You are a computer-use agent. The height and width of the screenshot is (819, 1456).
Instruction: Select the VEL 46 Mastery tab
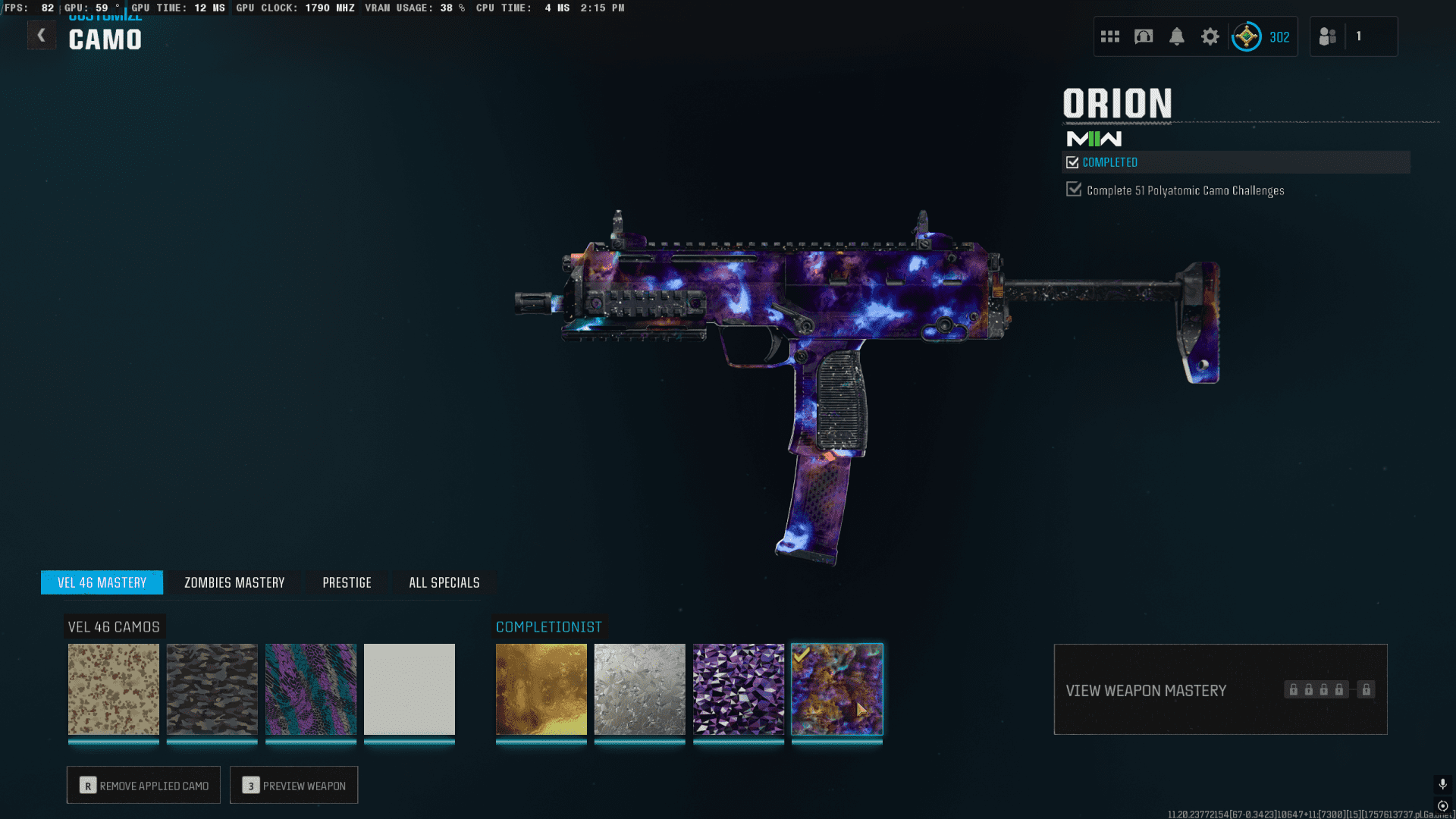click(102, 582)
